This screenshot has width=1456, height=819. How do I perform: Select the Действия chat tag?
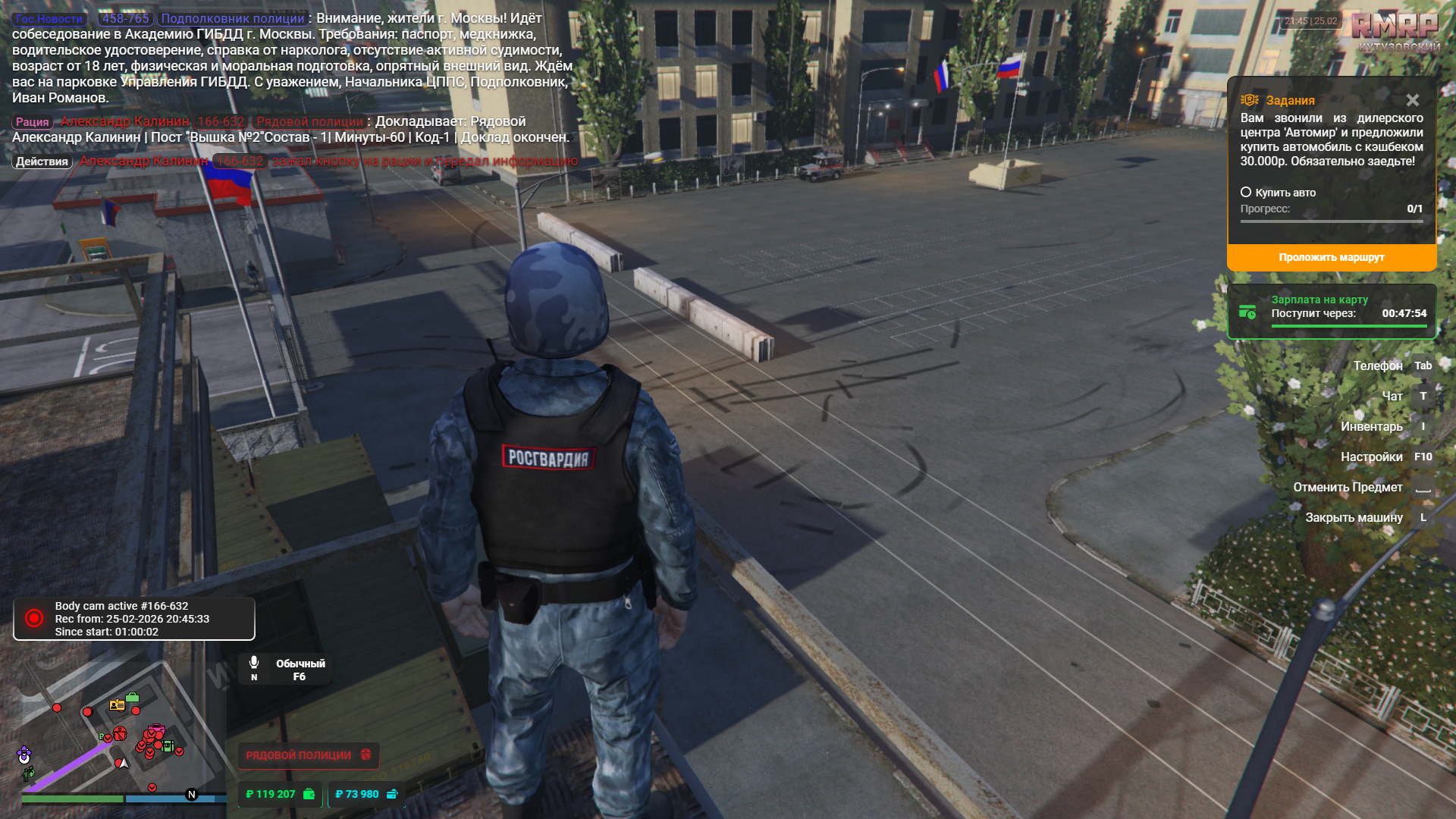[x=42, y=162]
